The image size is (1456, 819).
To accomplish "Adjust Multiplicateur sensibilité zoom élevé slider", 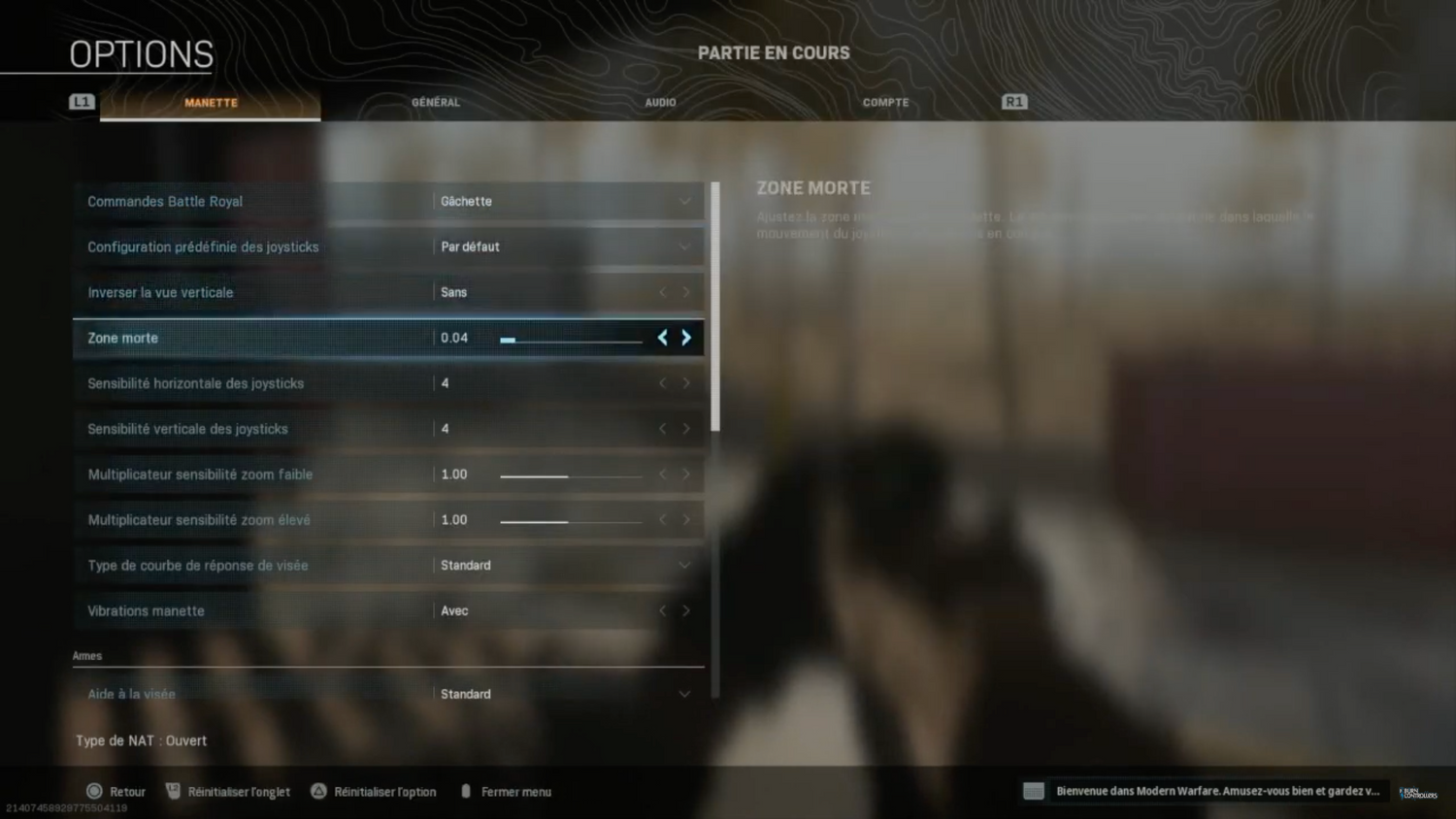I will pyautogui.click(x=571, y=521).
